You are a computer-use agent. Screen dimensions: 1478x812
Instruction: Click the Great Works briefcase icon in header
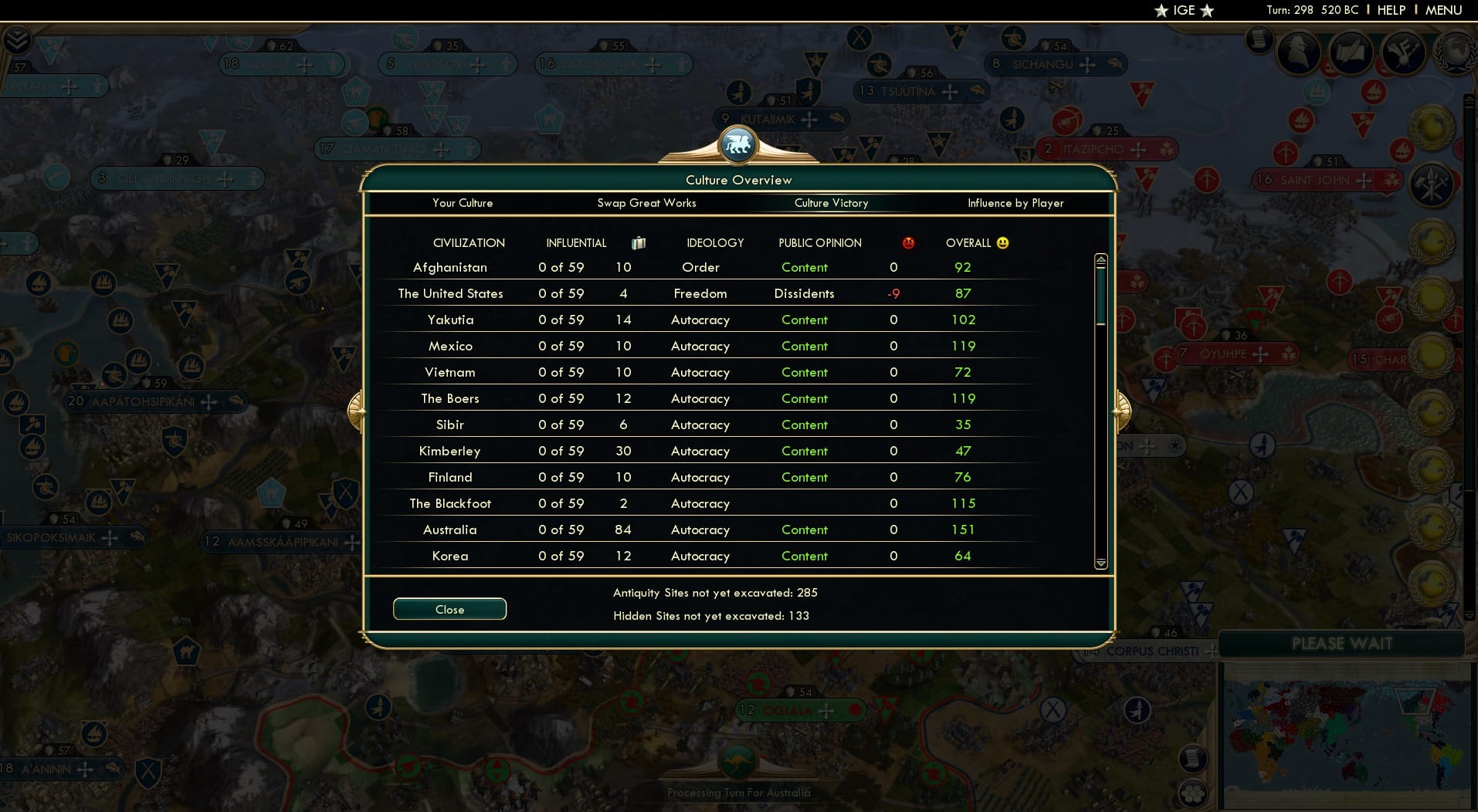[x=638, y=242]
